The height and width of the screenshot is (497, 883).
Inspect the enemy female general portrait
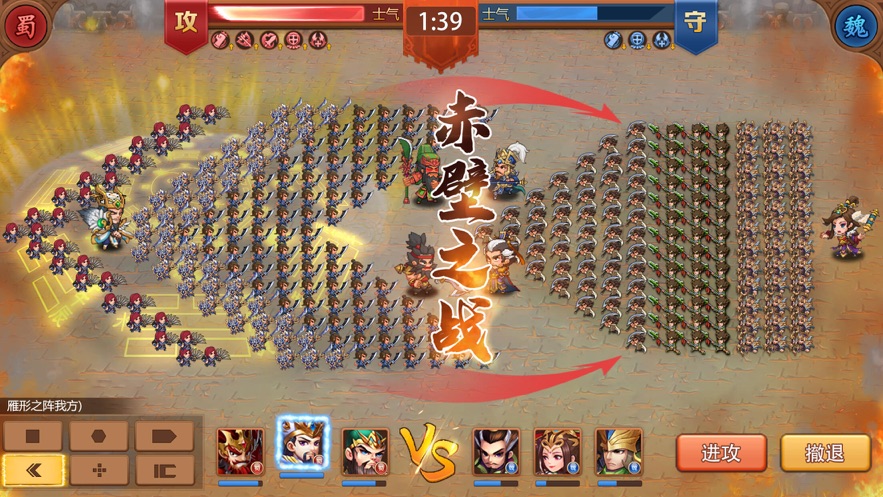click(x=557, y=452)
